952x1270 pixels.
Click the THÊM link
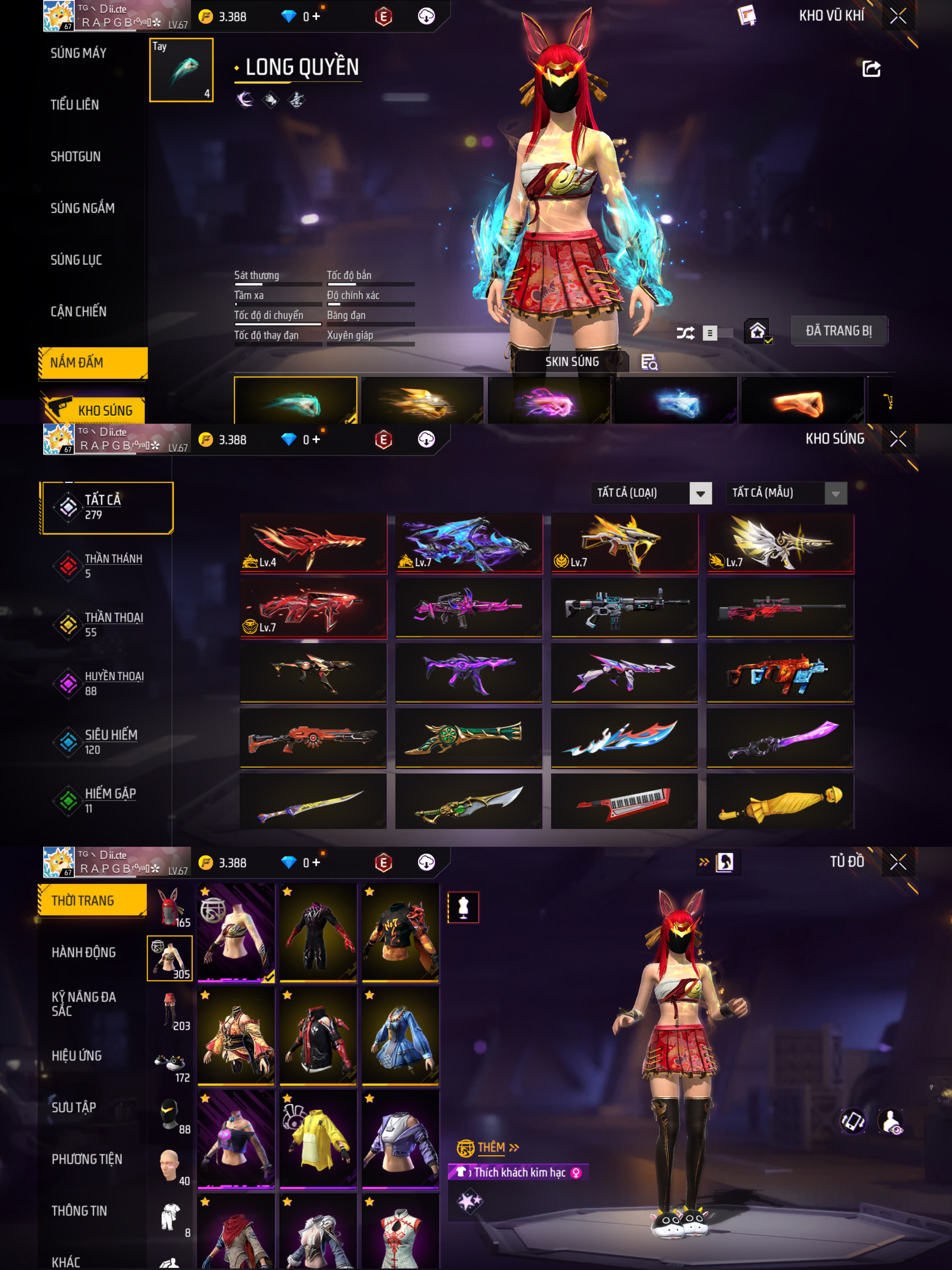click(491, 1148)
